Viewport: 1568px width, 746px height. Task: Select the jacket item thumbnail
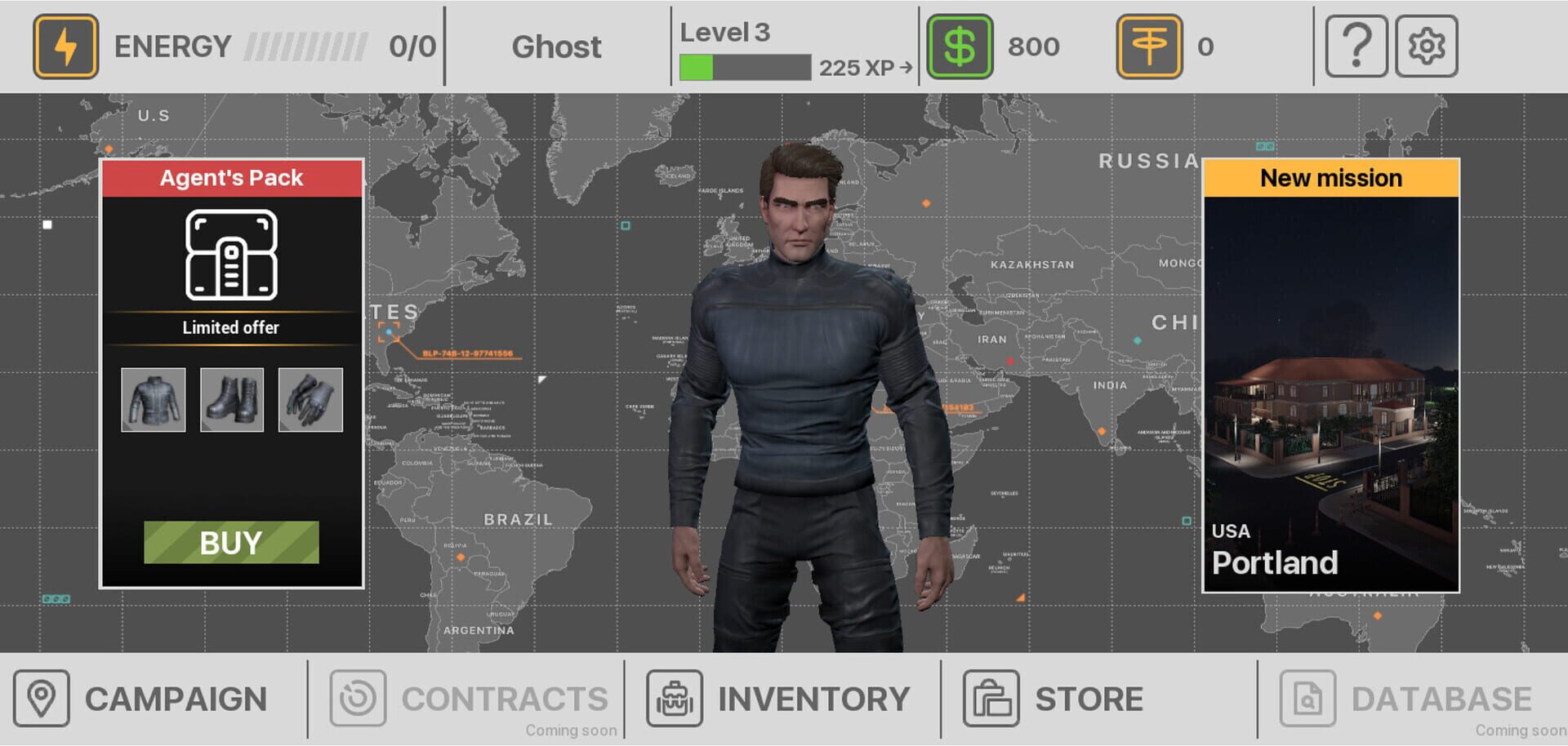click(153, 399)
